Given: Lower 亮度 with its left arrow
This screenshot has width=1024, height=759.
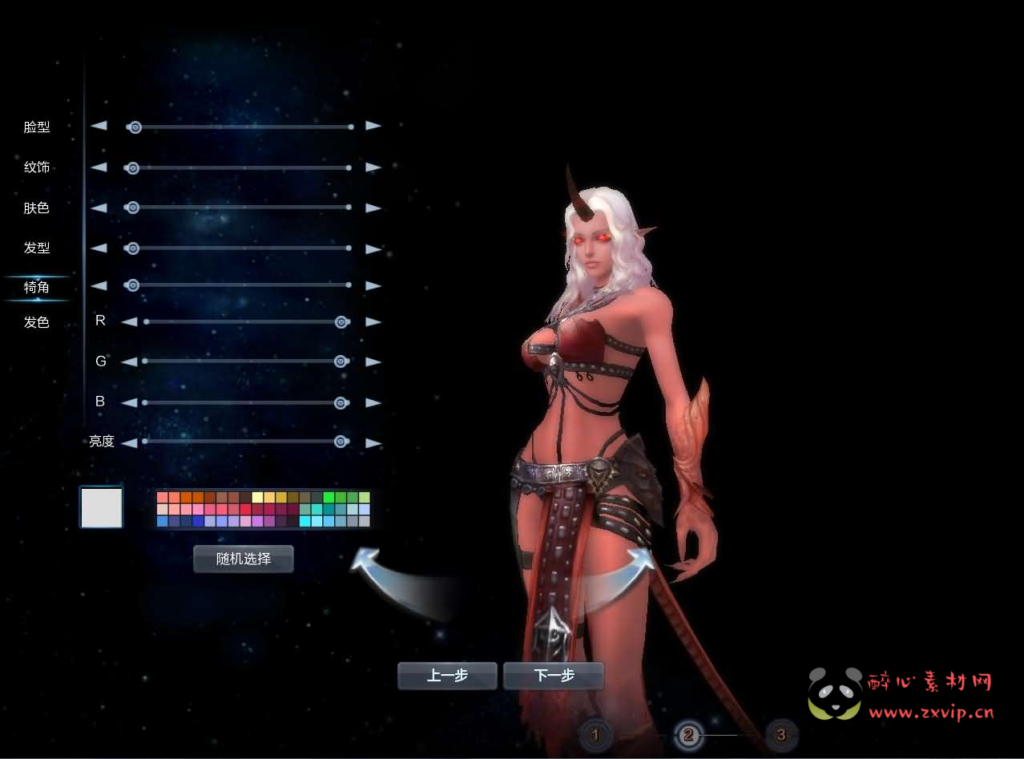Looking at the screenshot, I should click(x=128, y=442).
